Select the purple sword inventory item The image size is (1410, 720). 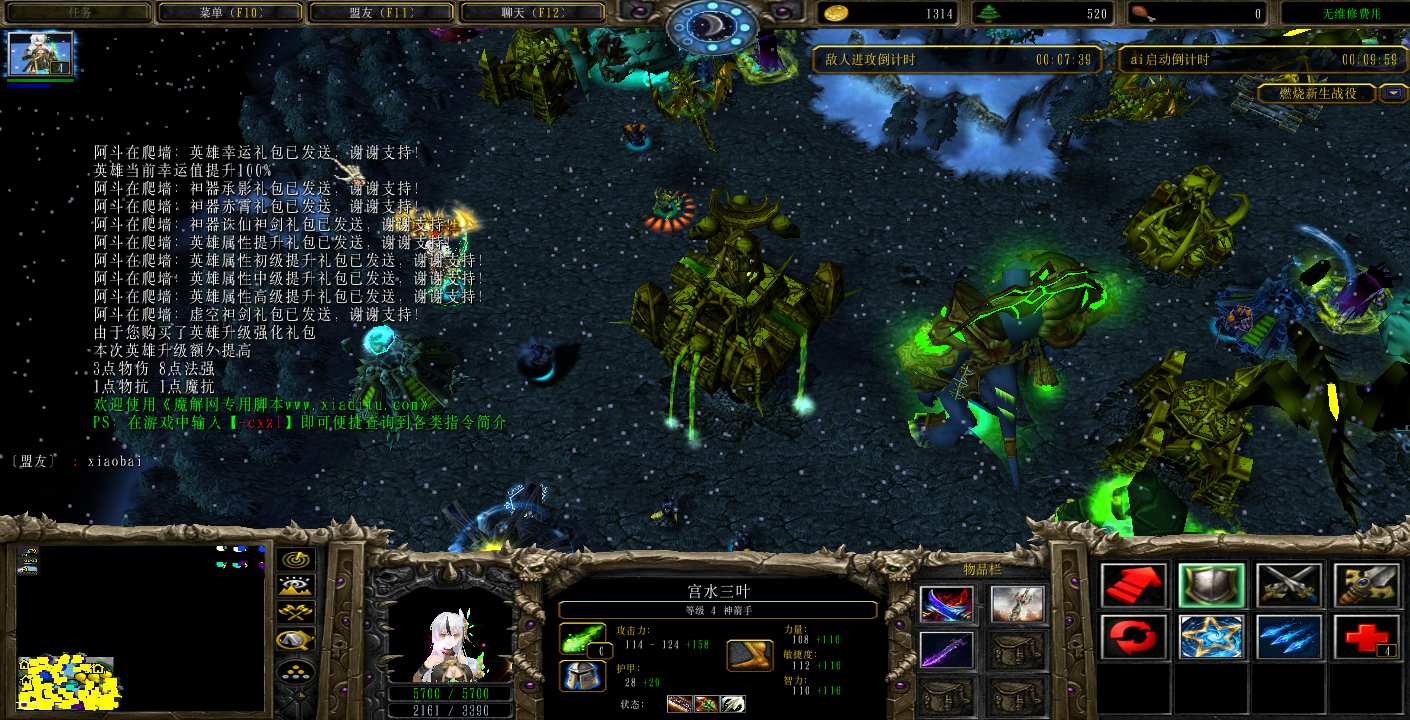(x=946, y=650)
